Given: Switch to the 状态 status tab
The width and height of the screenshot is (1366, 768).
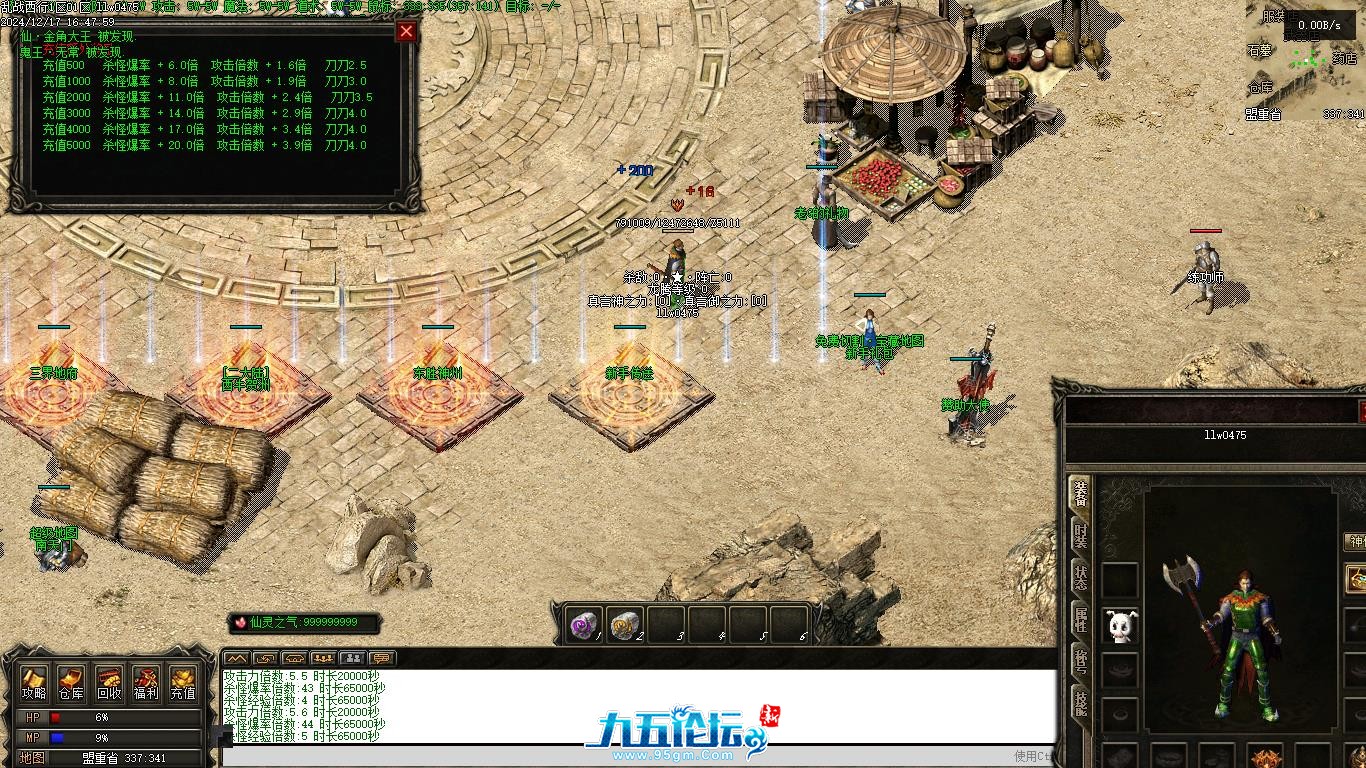Looking at the screenshot, I should pyautogui.click(x=1080, y=577).
